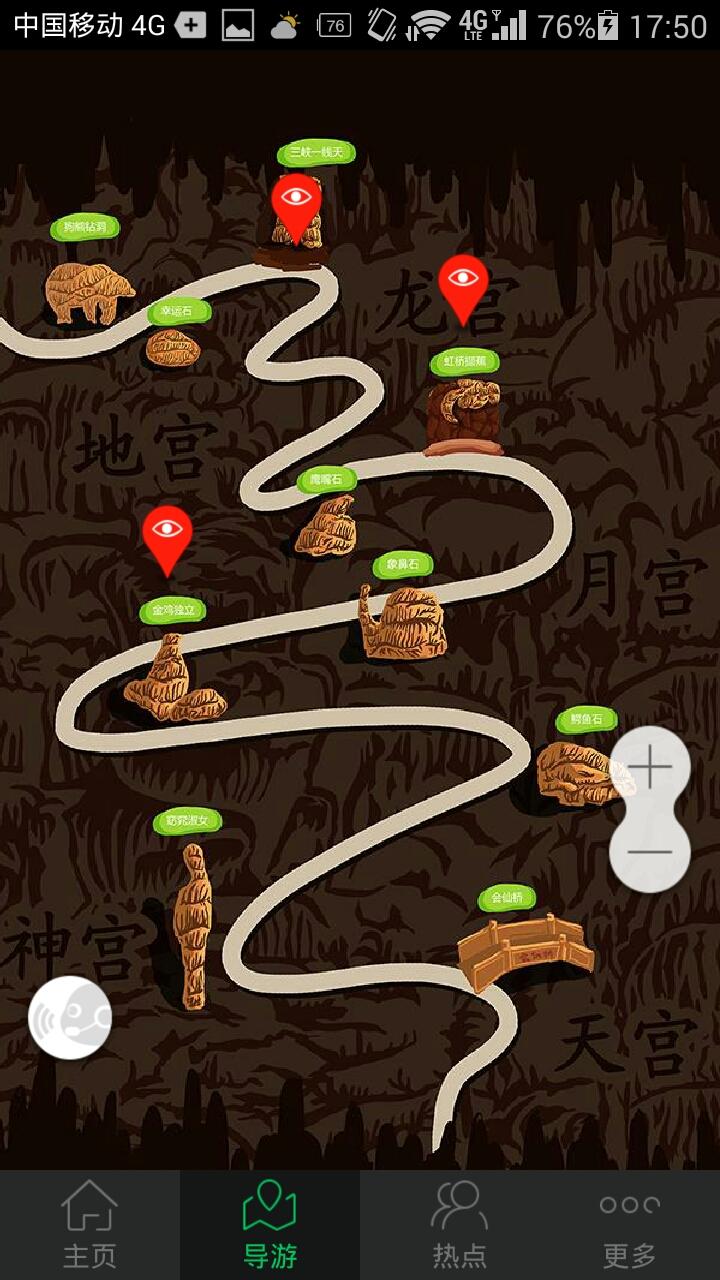Tap the green label below the 龙宫 marker
This screenshot has height=1280, width=720.
[x=464, y=361]
